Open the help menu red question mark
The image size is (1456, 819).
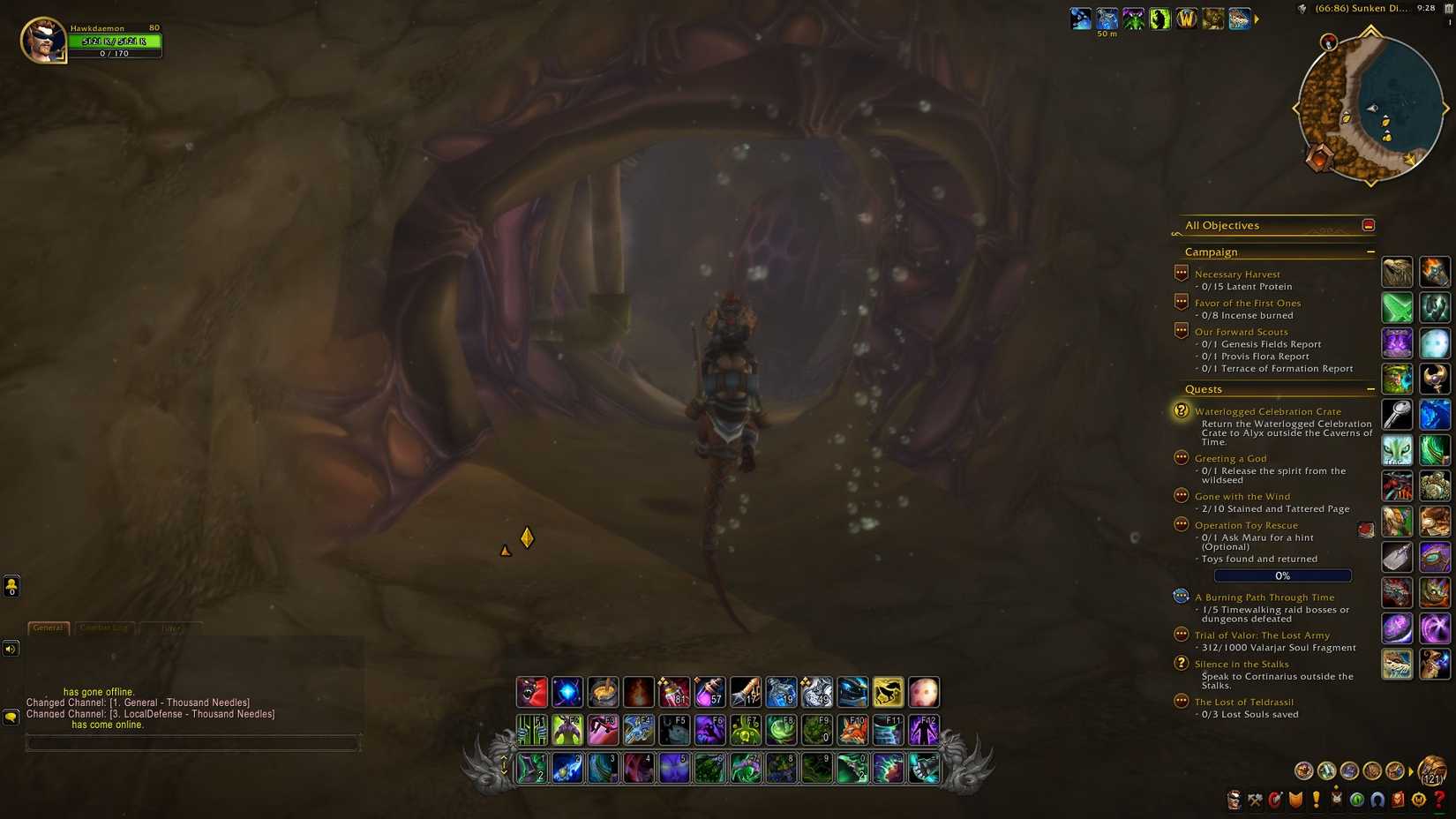coord(1437,803)
